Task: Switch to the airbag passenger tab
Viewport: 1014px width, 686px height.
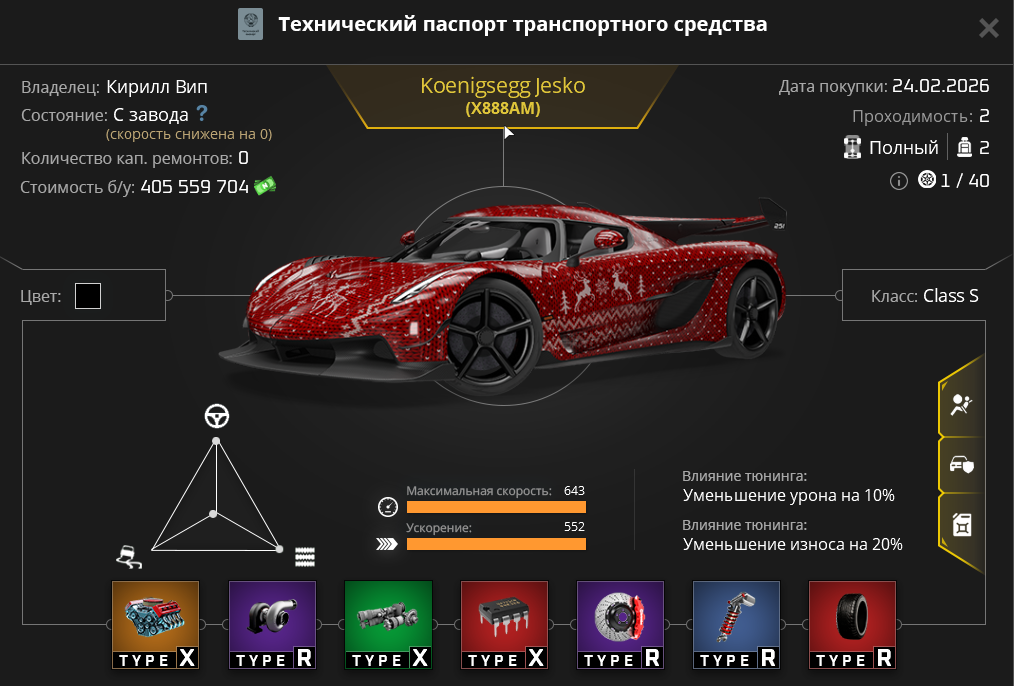Action: pyautogui.click(x=961, y=405)
